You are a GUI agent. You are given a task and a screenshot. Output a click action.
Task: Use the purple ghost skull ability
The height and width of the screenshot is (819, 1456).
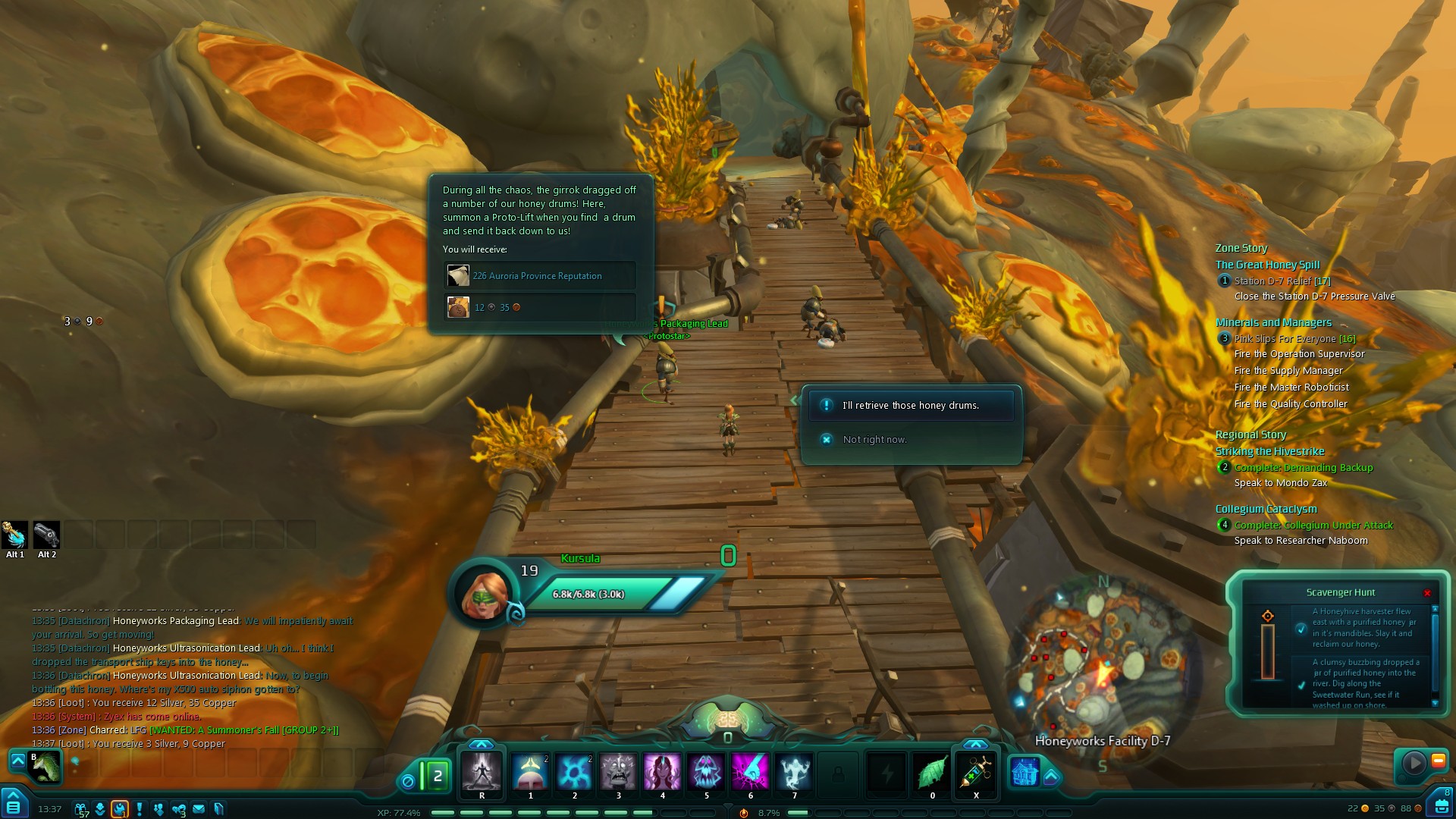point(706,772)
